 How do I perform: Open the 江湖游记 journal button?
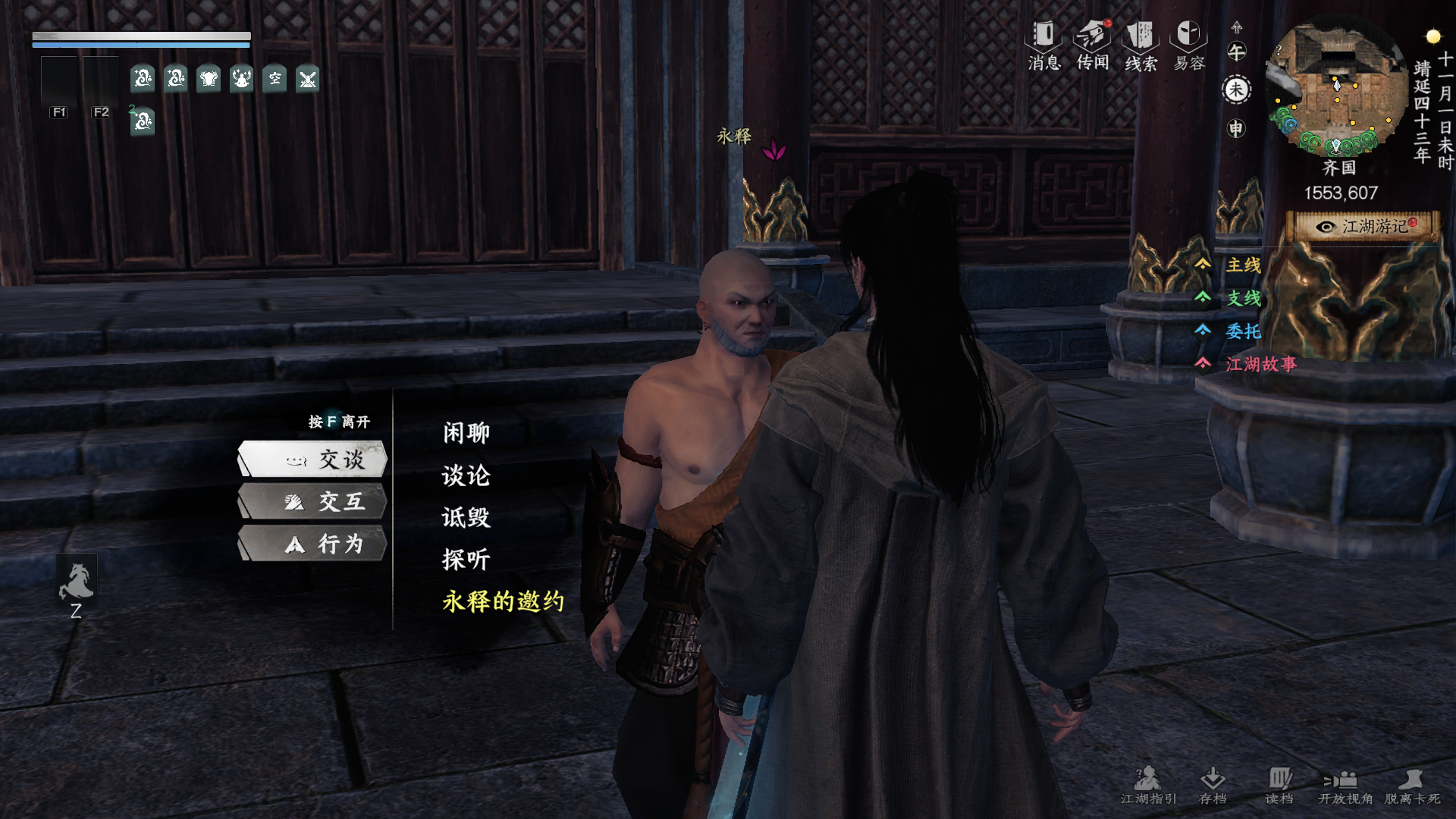(x=1364, y=227)
